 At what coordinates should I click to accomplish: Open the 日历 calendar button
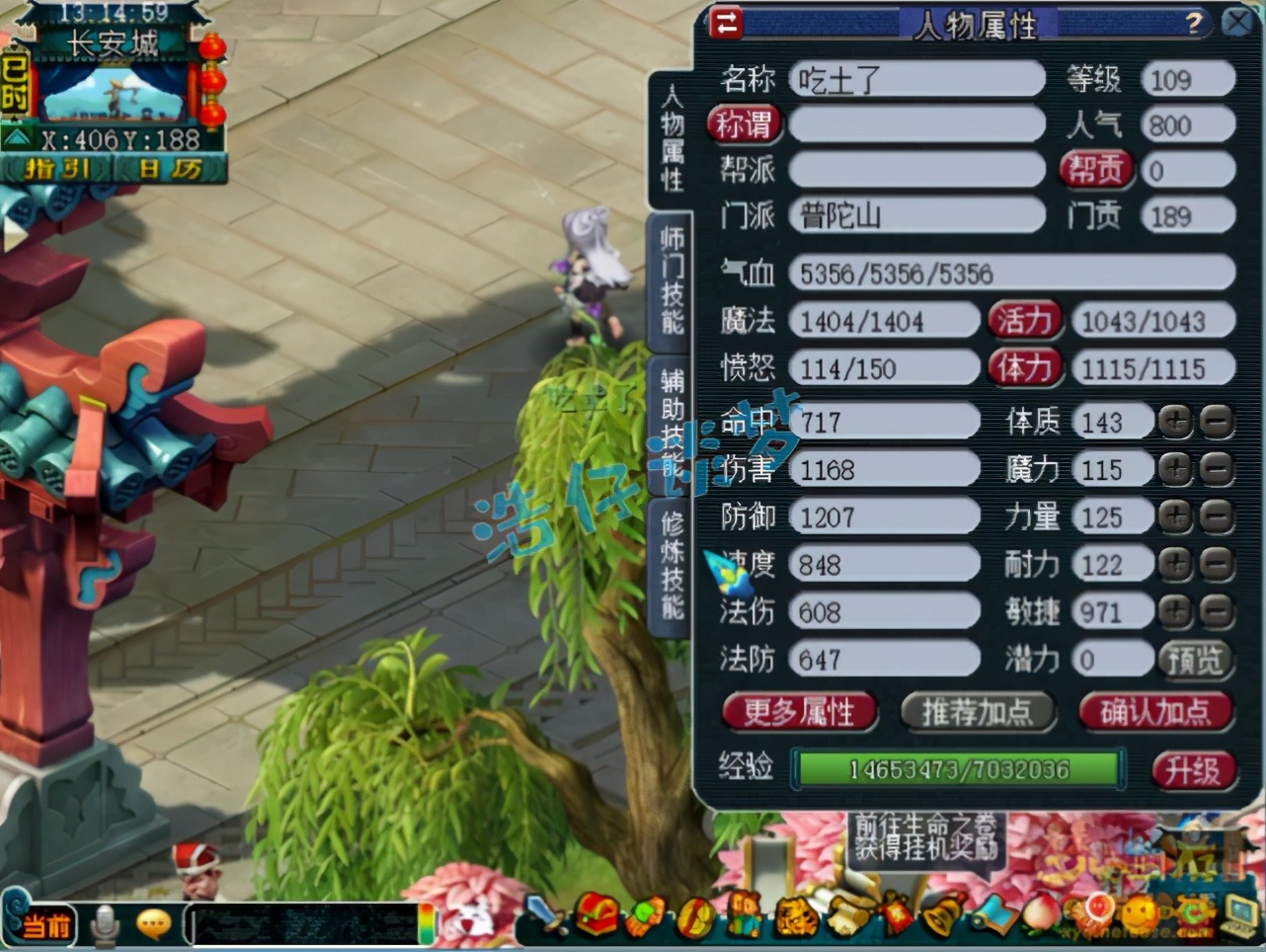point(170,169)
